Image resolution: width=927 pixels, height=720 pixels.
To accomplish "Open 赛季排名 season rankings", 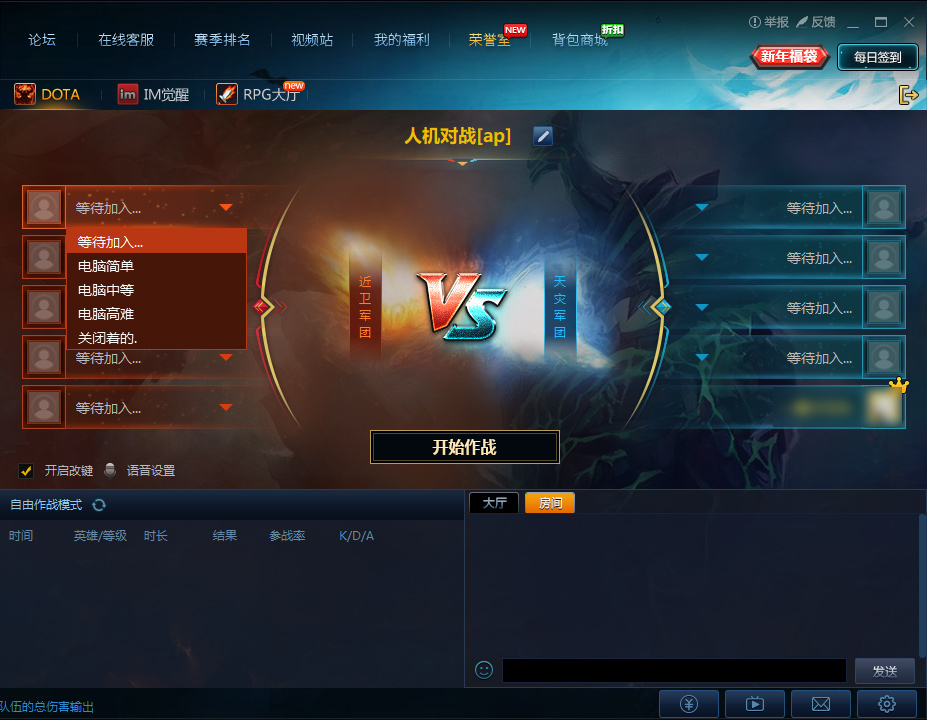I will pyautogui.click(x=222, y=40).
